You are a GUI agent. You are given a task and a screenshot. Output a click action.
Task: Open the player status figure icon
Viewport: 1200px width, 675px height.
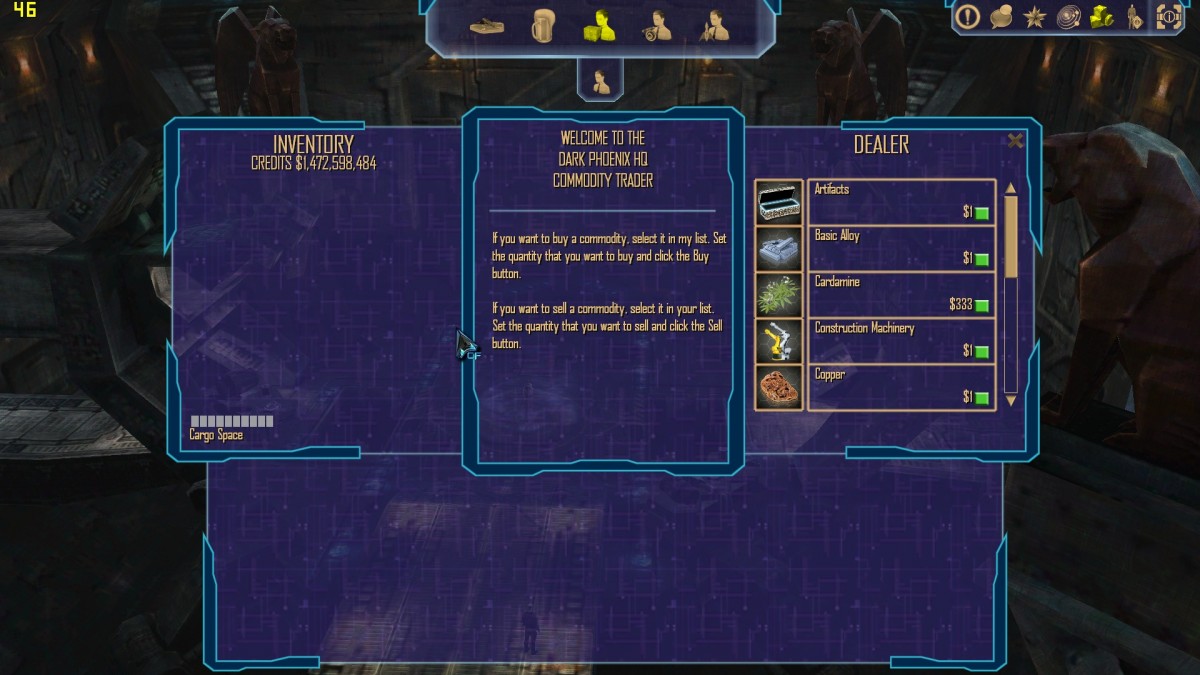pyautogui.click(x=1134, y=17)
